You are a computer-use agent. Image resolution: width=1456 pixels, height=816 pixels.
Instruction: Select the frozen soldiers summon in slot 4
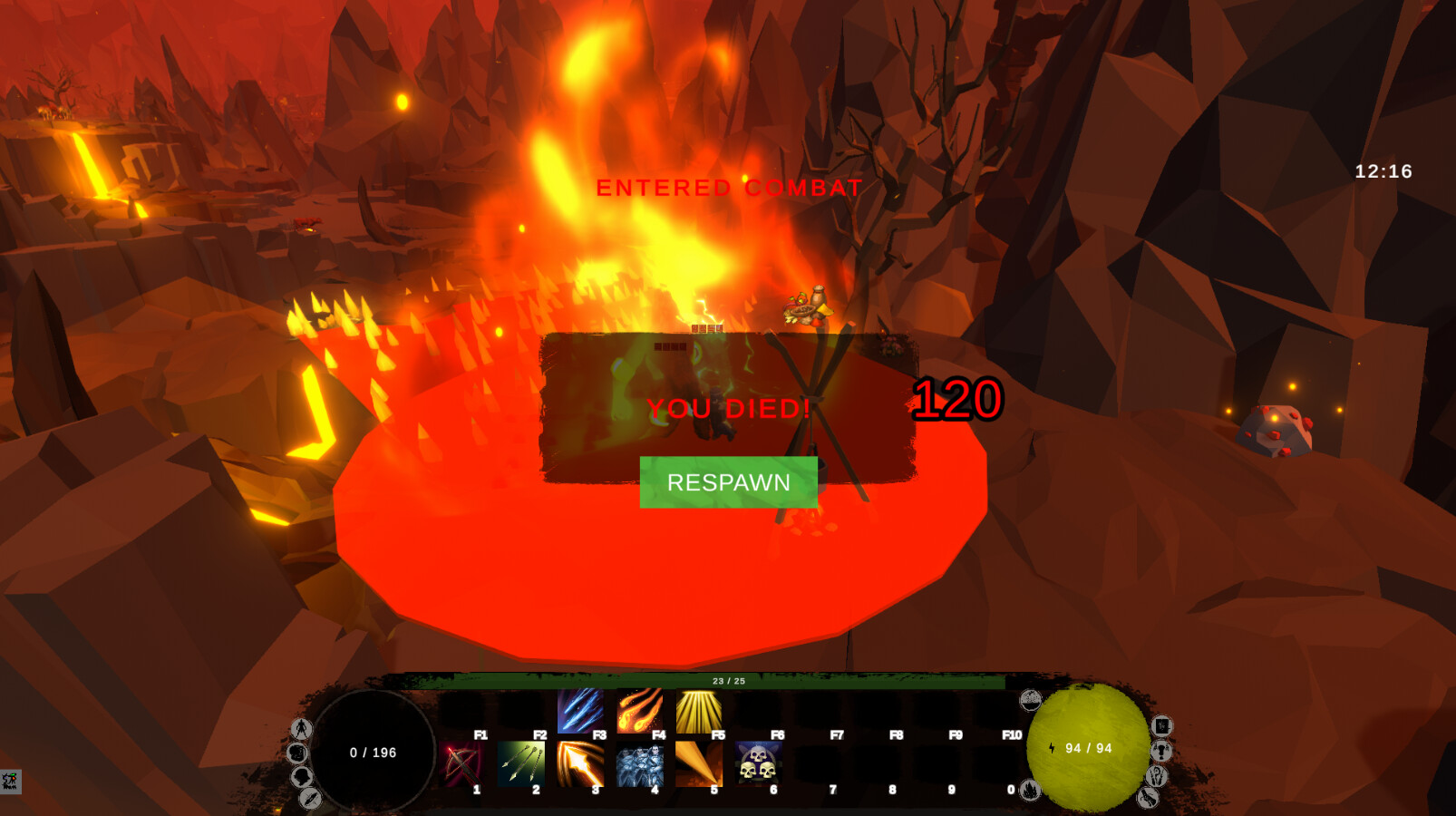[x=641, y=763]
